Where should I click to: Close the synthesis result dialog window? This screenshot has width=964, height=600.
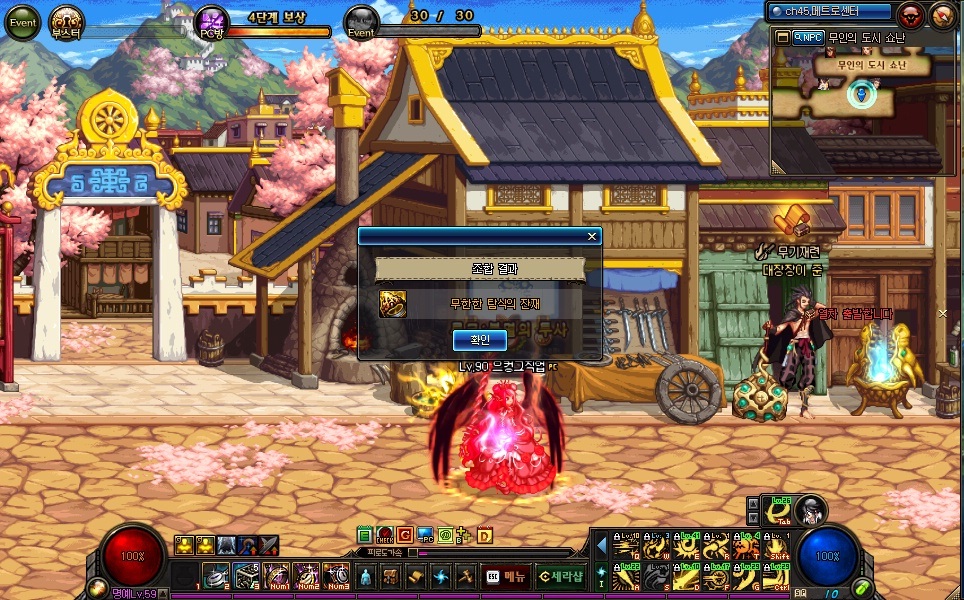click(593, 237)
